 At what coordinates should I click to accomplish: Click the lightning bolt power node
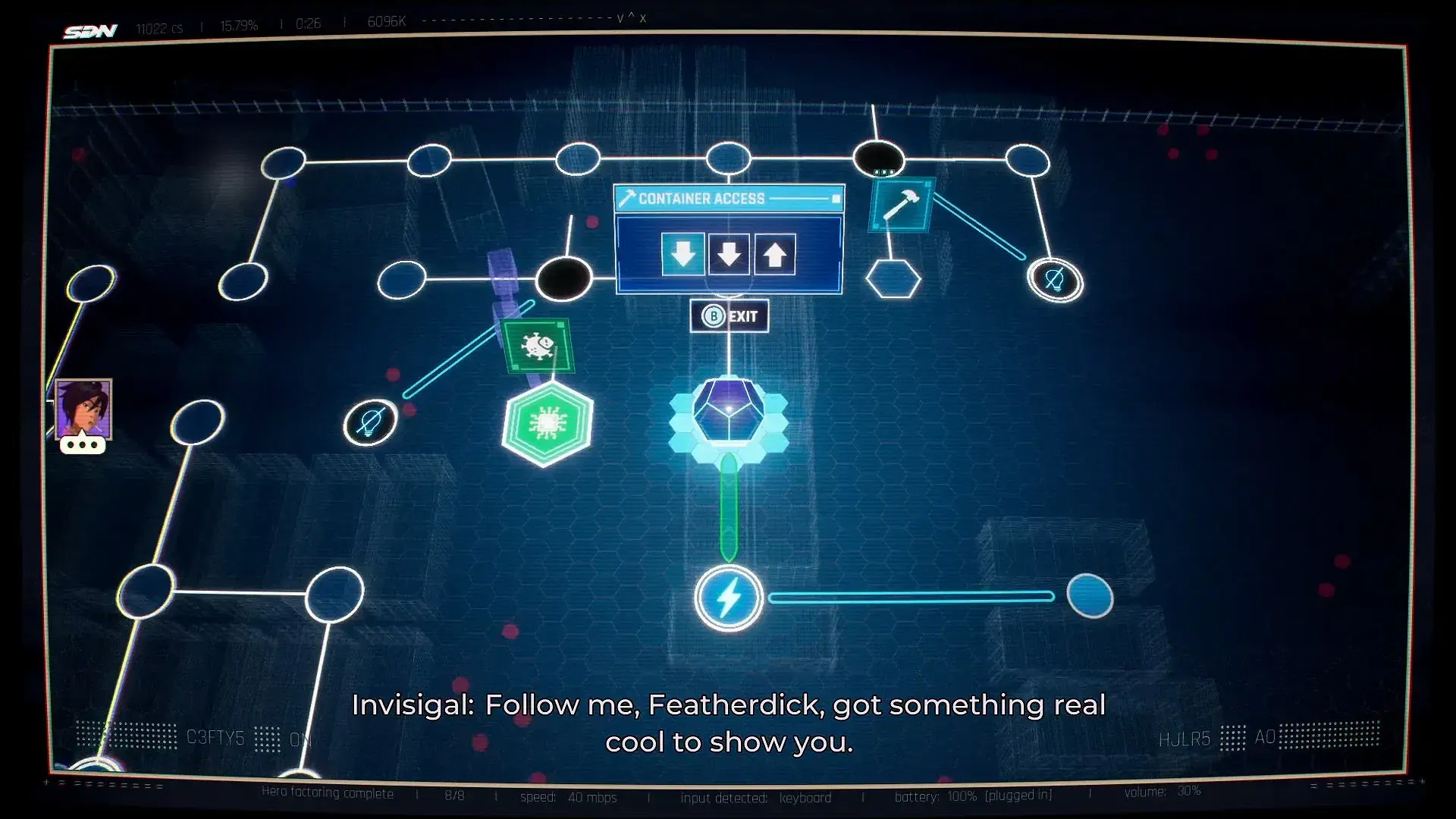[x=728, y=598]
